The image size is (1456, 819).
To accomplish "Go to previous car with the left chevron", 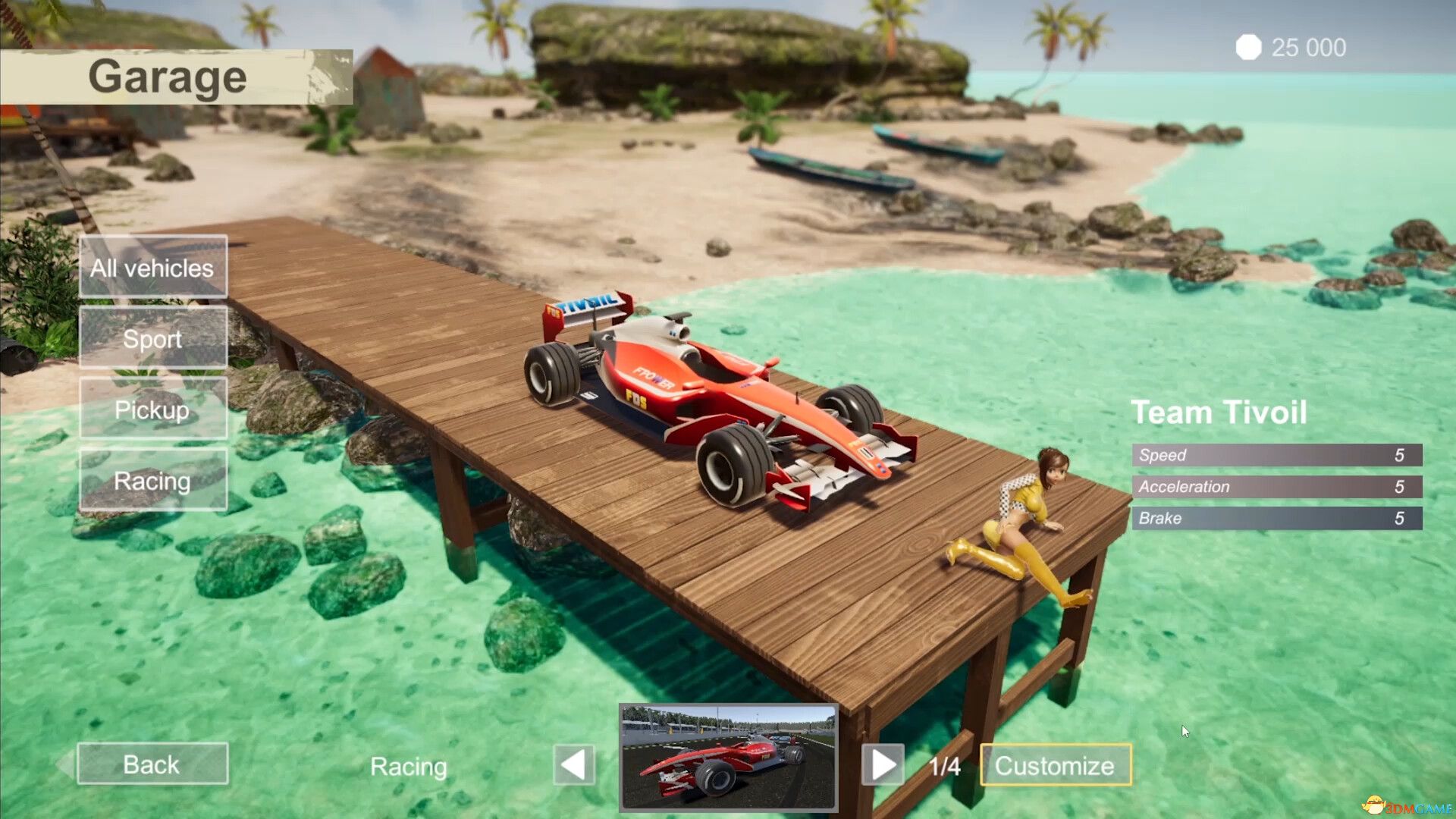I will (574, 765).
